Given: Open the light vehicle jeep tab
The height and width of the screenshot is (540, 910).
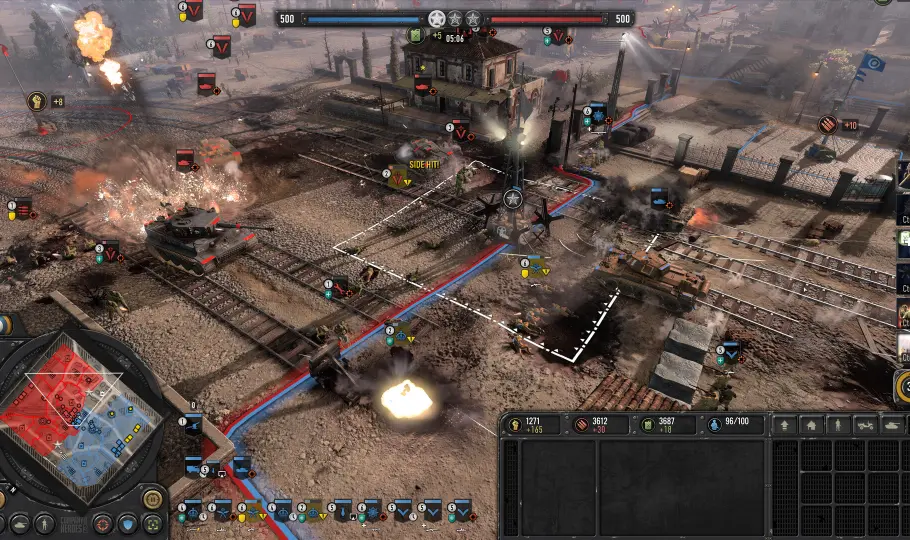Looking at the screenshot, I should [x=863, y=425].
